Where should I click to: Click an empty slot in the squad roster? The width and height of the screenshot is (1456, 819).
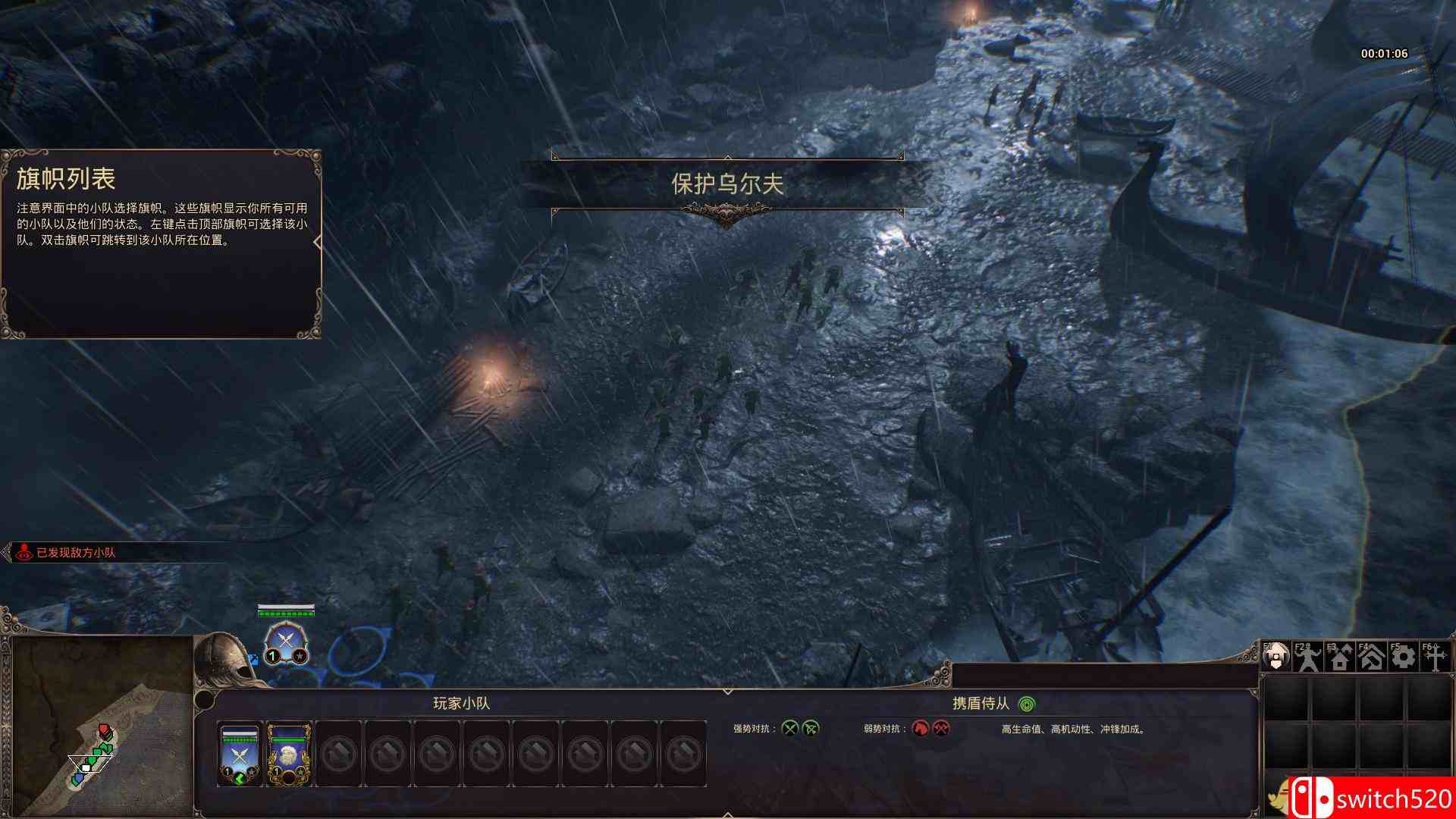[x=337, y=753]
